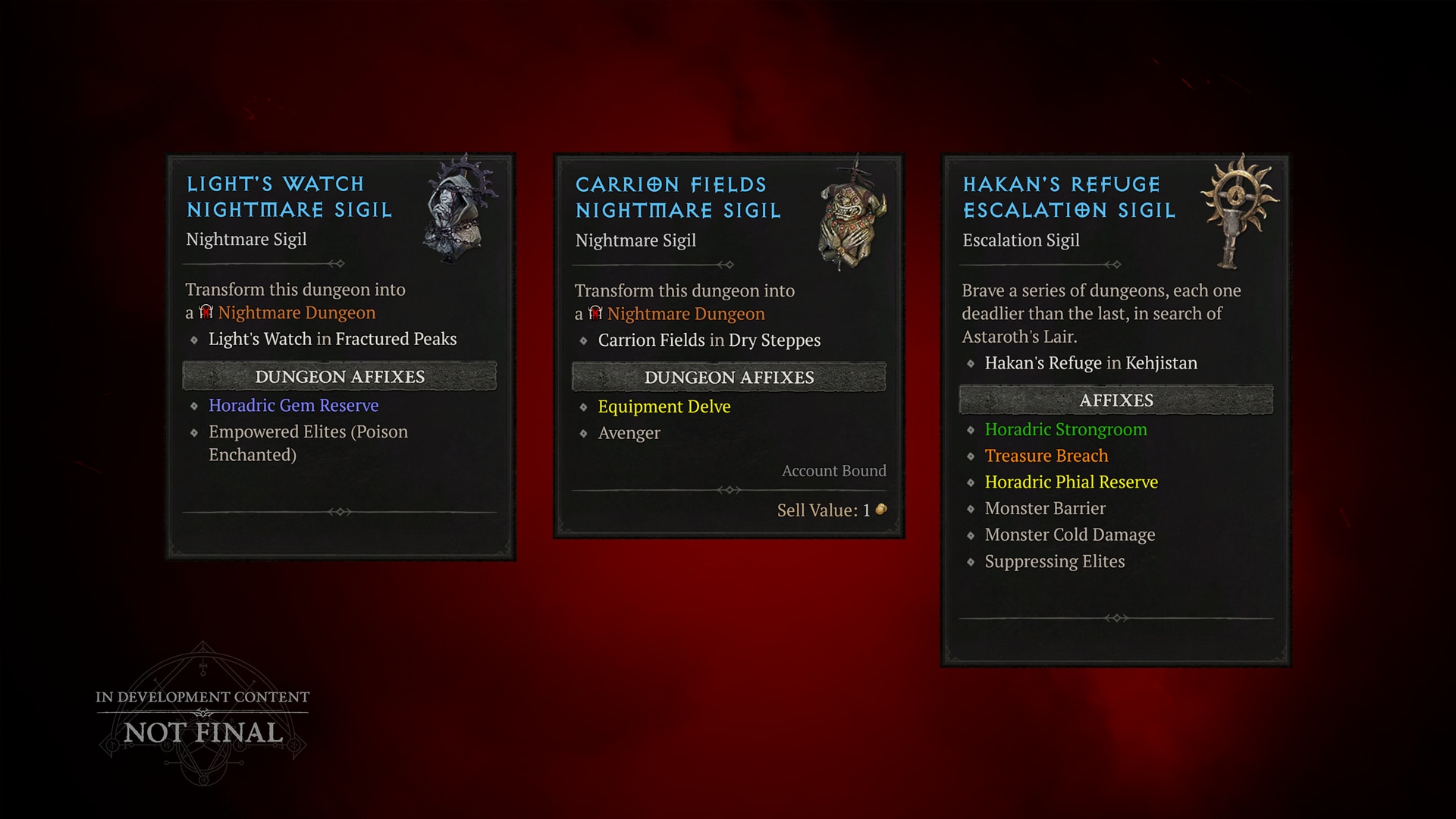The image size is (1456, 819).
Task: Click the diamond marker beside Suppressing Elites
Action: pyautogui.click(x=971, y=562)
